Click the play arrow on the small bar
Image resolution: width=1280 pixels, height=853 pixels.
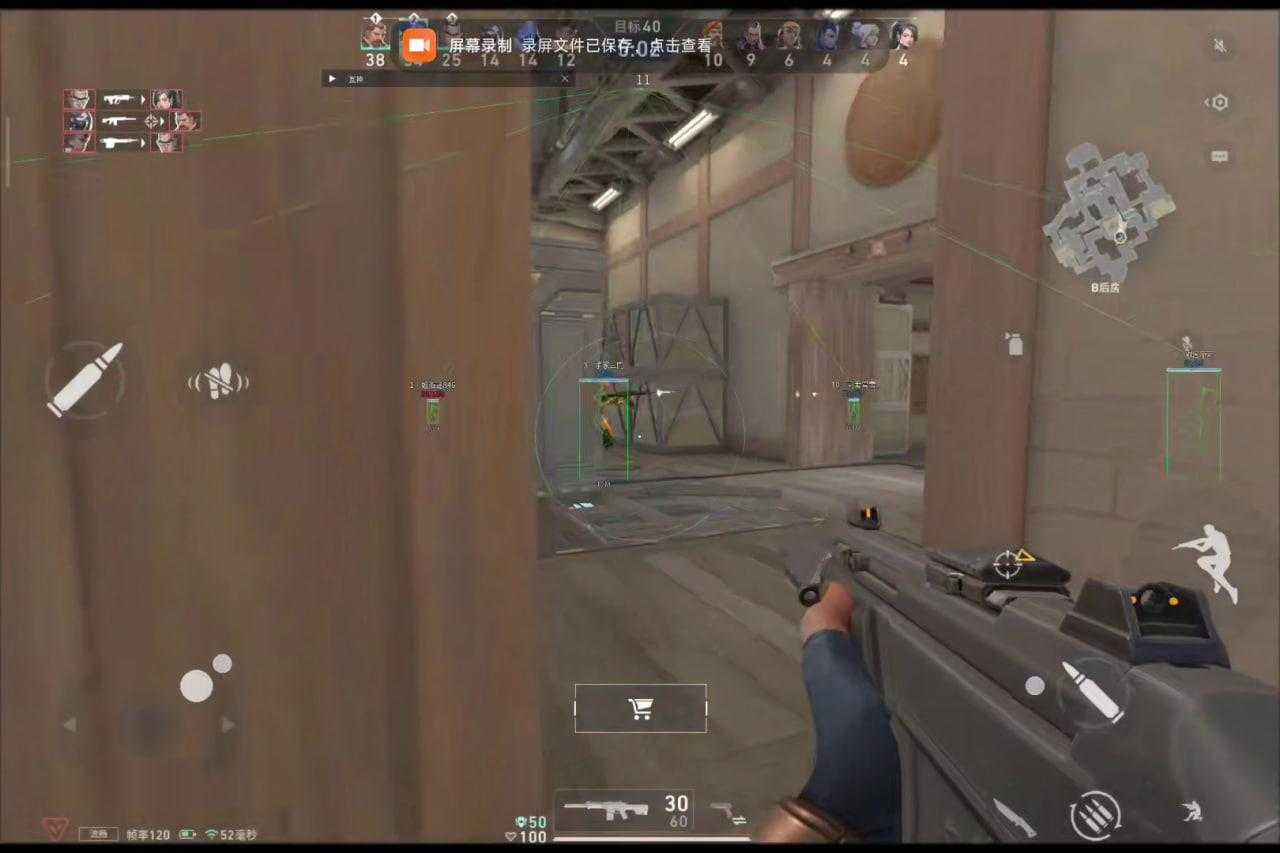point(332,78)
